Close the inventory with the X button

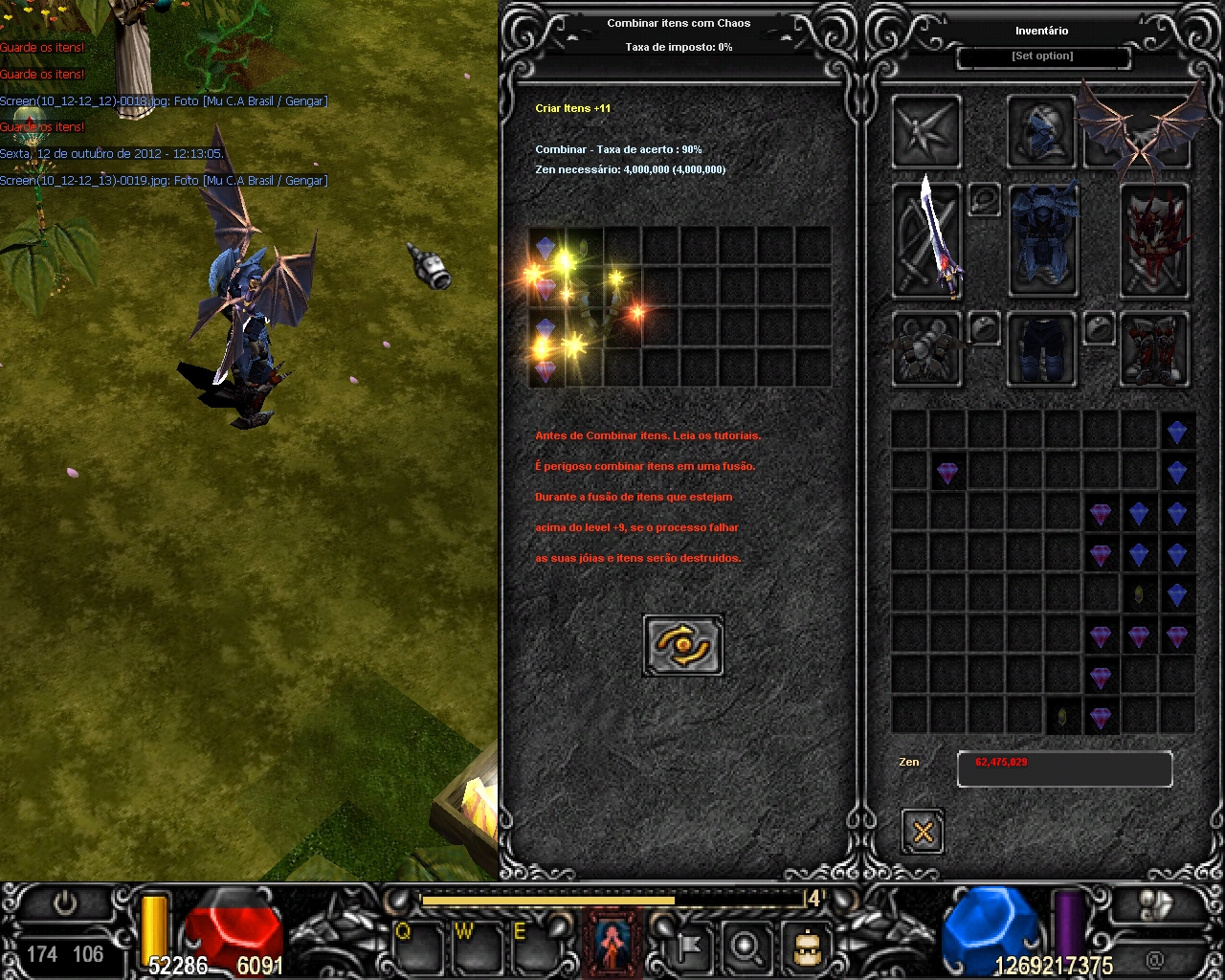923,831
